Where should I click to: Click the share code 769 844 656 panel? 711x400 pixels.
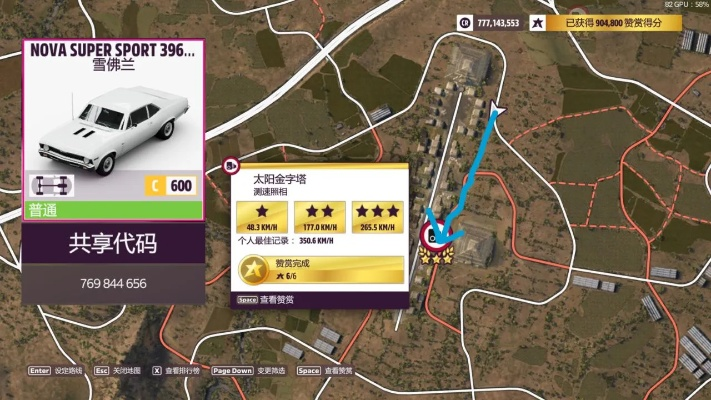pyautogui.click(x=113, y=263)
